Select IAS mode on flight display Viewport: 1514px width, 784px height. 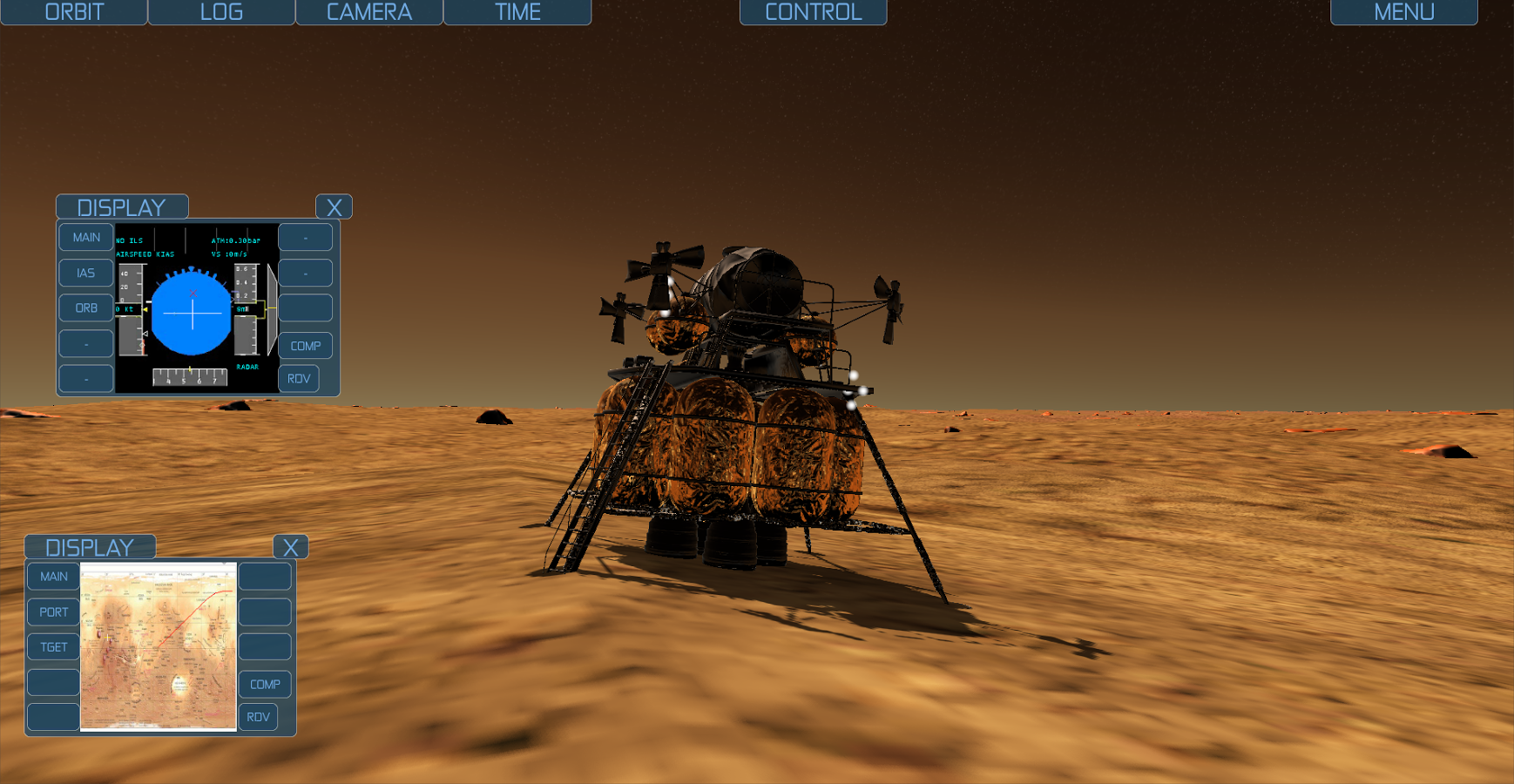[x=85, y=273]
